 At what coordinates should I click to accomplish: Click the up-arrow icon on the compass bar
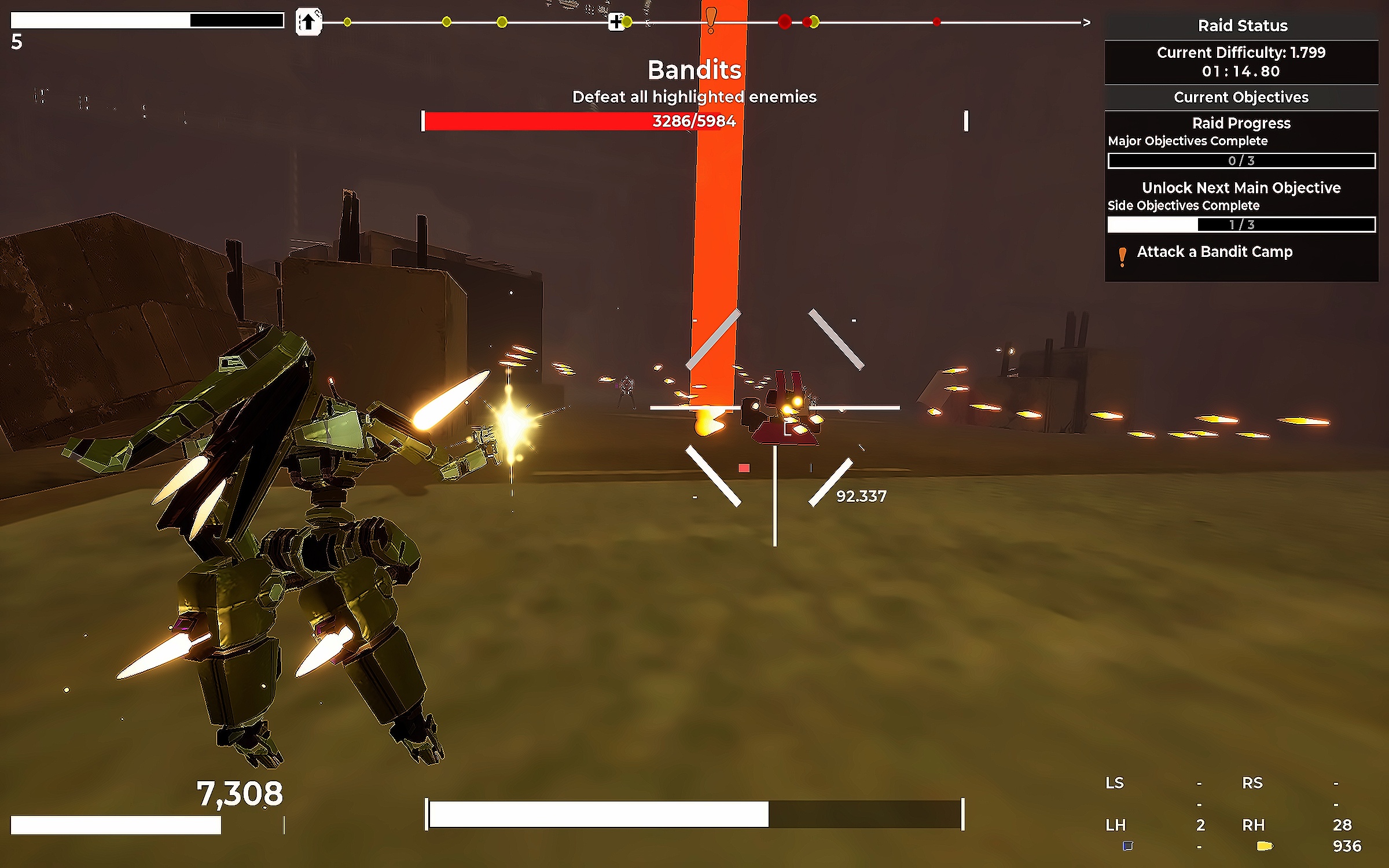pyautogui.click(x=308, y=22)
